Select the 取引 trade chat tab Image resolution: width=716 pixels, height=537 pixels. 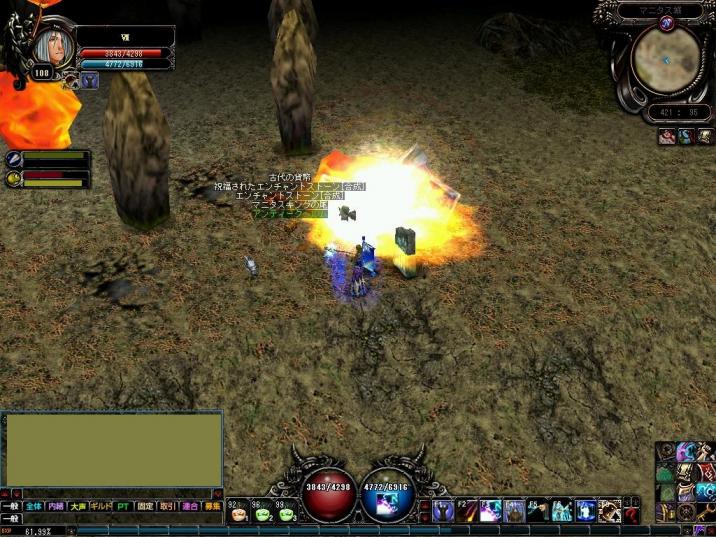168,507
